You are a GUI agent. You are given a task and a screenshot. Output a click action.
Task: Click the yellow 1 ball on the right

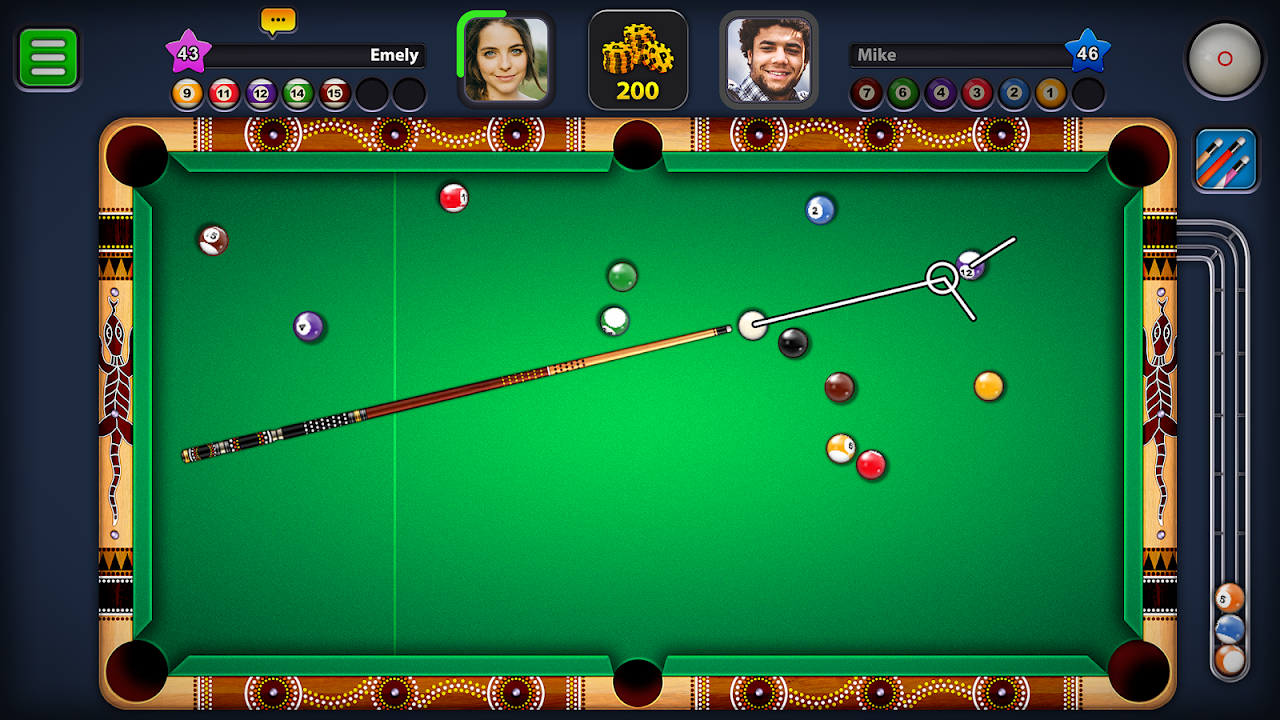[x=988, y=386]
